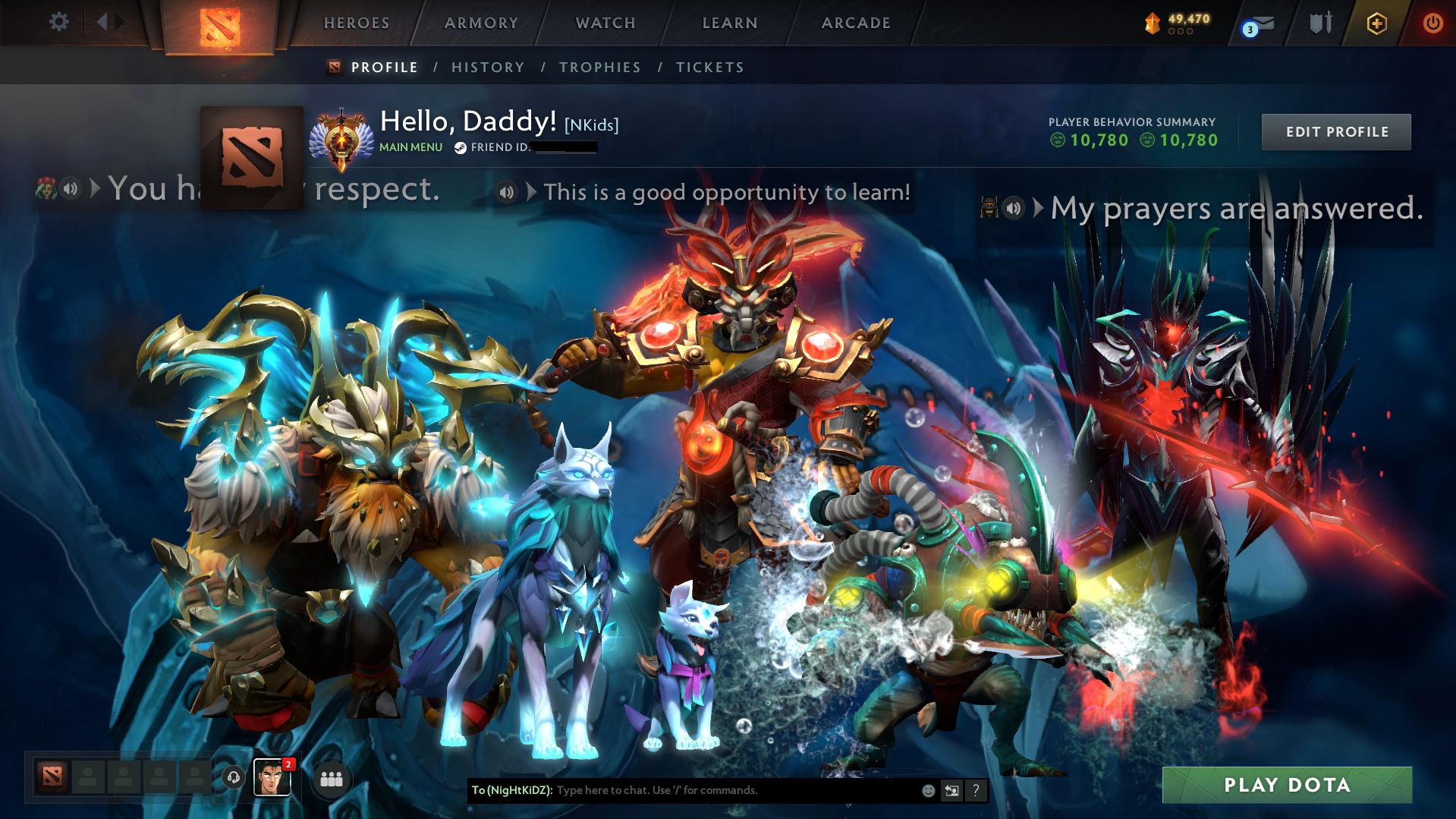The height and width of the screenshot is (819, 1456).
Task: Open settings via the gear icon
Action: (58, 22)
